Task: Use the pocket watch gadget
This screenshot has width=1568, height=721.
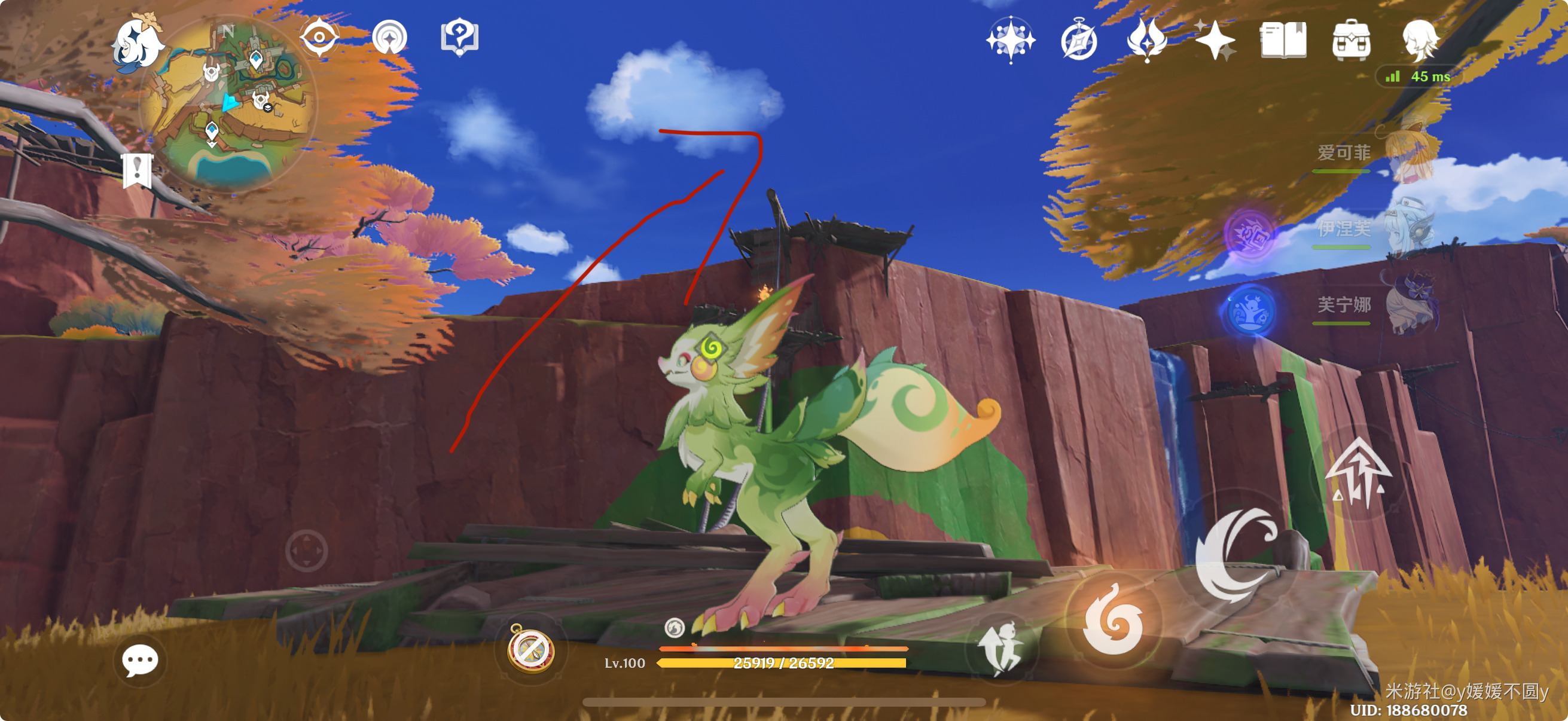Action: [x=531, y=650]
